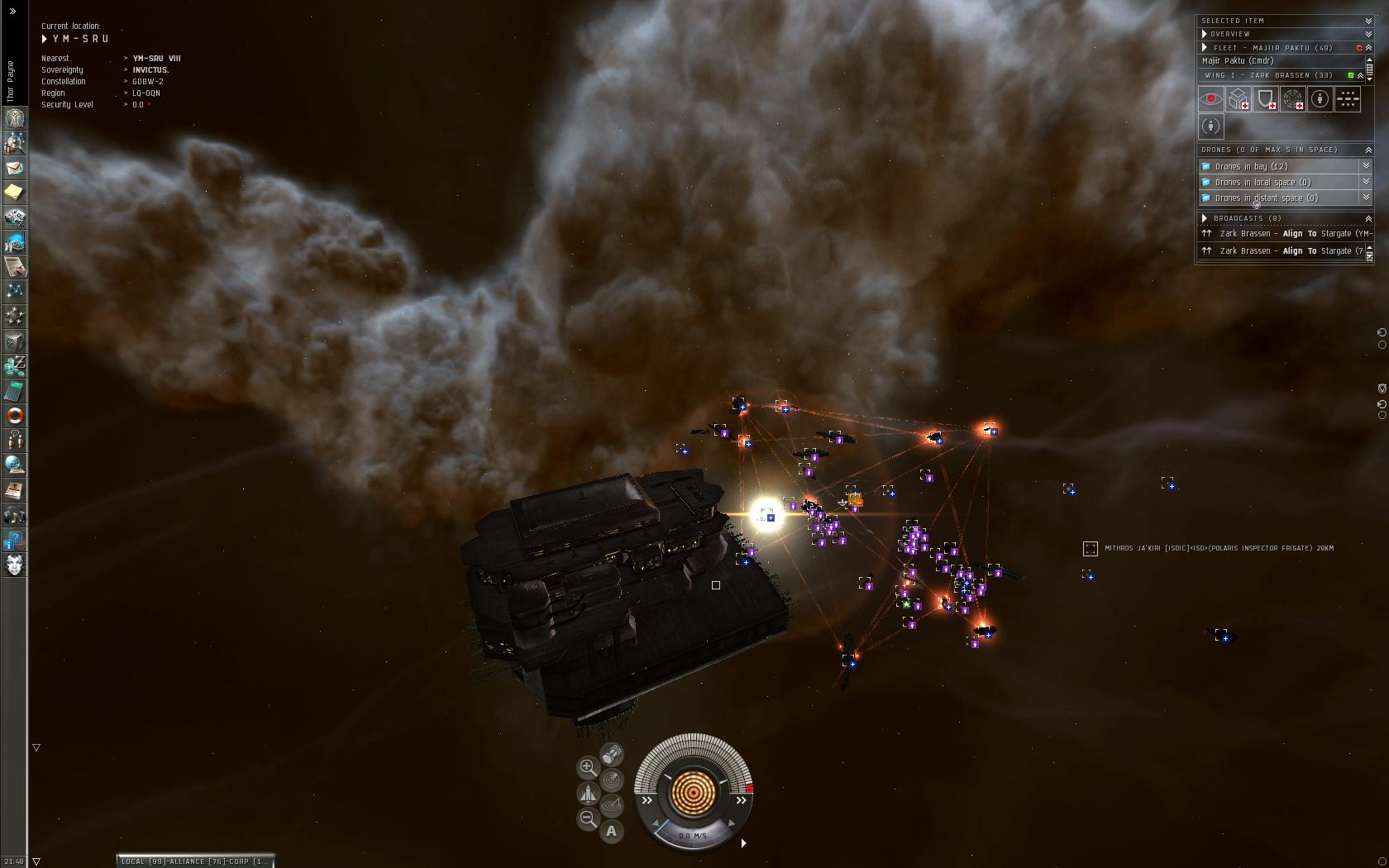Image resolution: width=1389 pixels, height=868 pixels.
Task: Zoom out with the minus magnifier button
Action: 587,818
